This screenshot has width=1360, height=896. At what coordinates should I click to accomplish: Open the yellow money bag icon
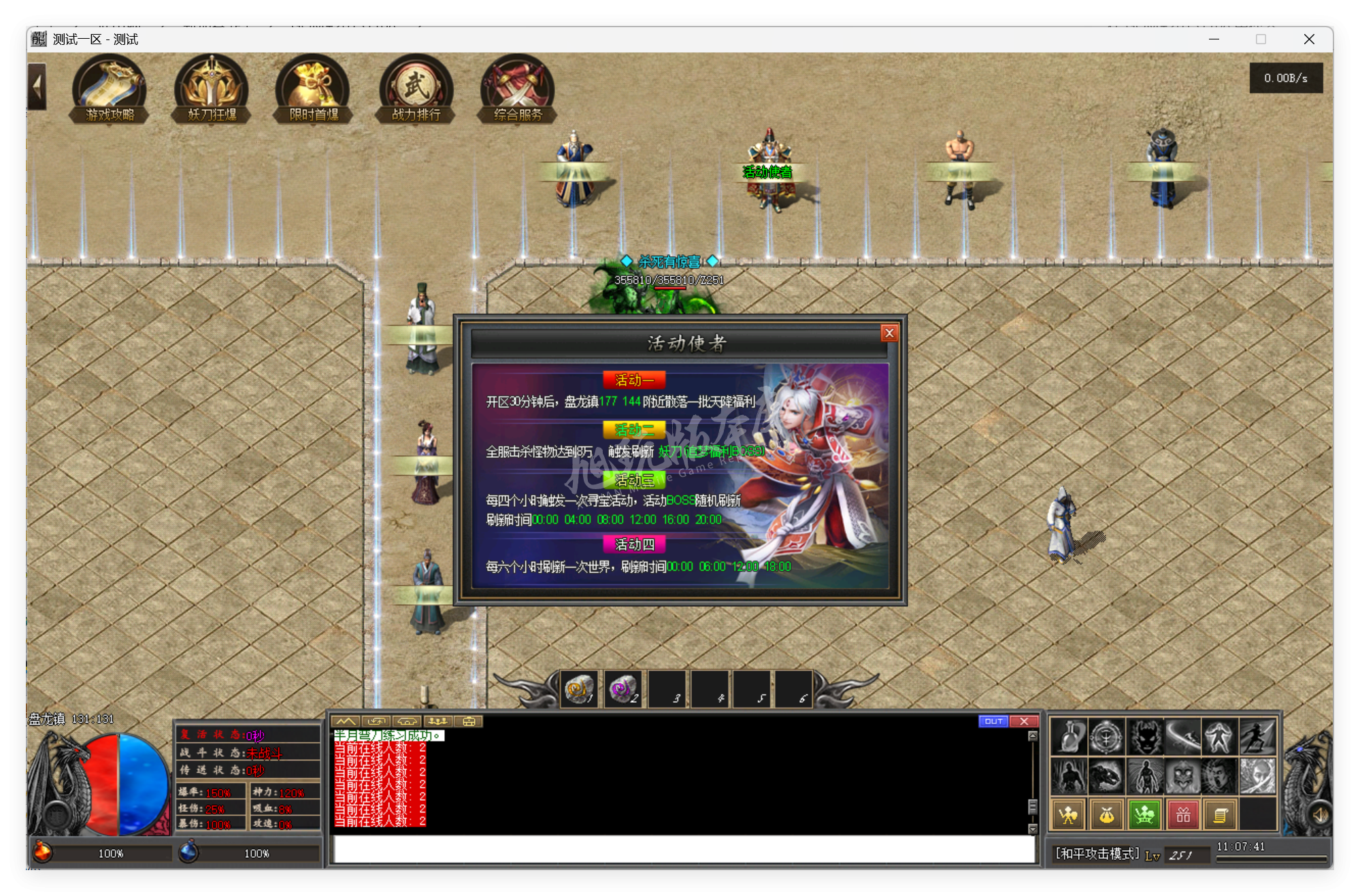tap(1106, 814)
